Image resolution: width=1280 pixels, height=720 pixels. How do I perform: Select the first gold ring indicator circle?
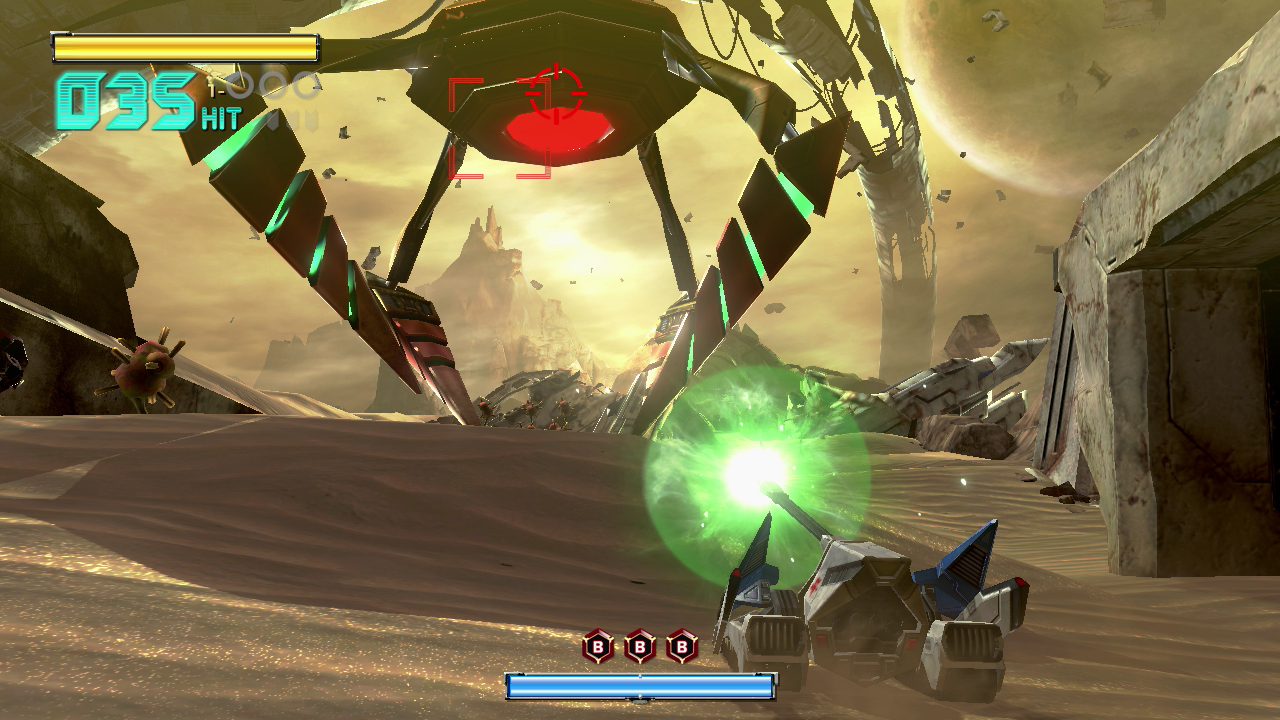(x=239, y=86)
